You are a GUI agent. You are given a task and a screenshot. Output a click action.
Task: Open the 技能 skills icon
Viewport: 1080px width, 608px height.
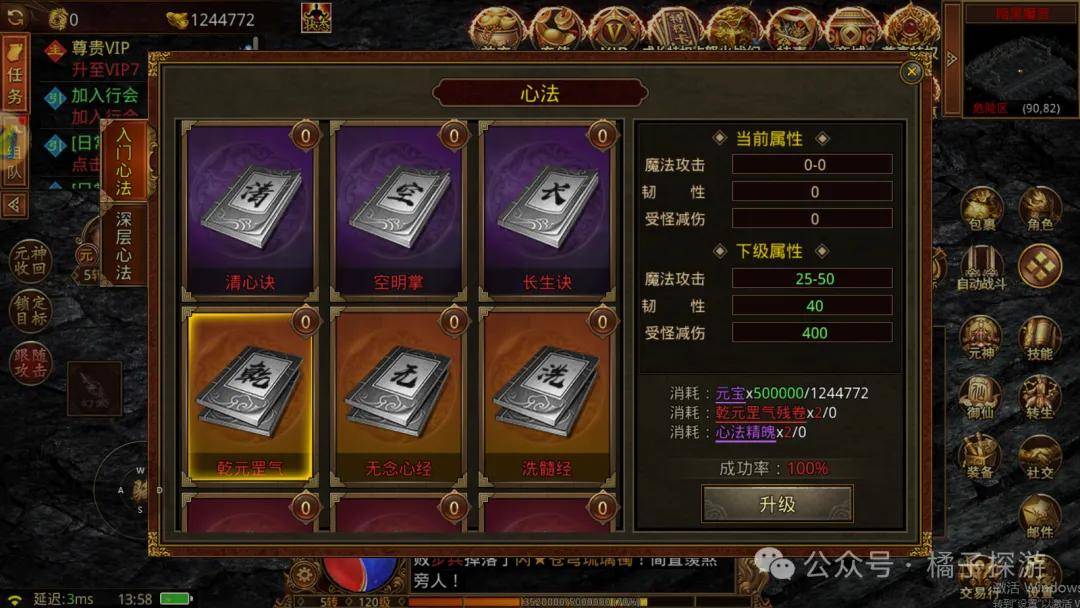(1040, 340)
